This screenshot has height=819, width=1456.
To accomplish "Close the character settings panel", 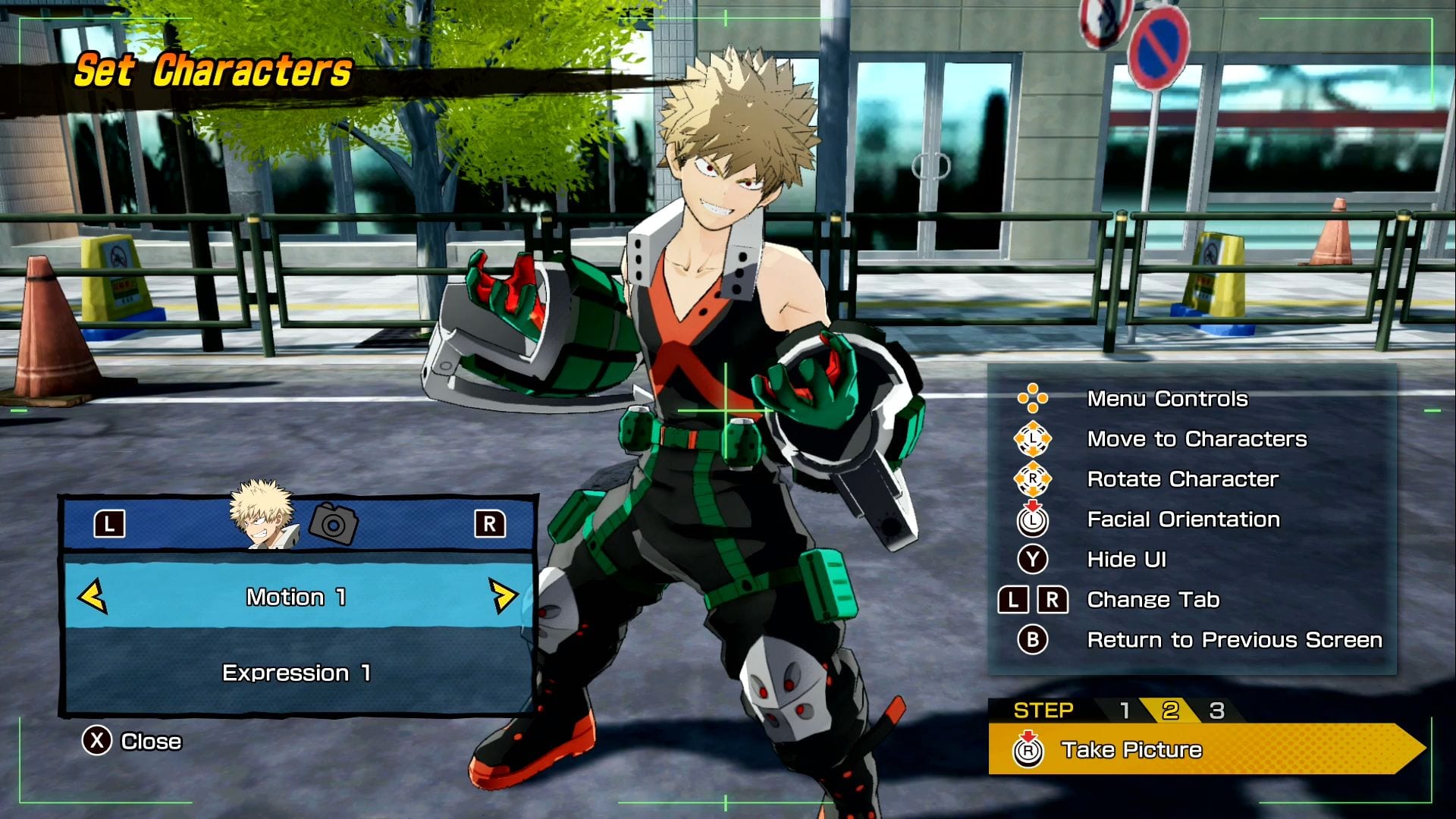I will point(132,741).
